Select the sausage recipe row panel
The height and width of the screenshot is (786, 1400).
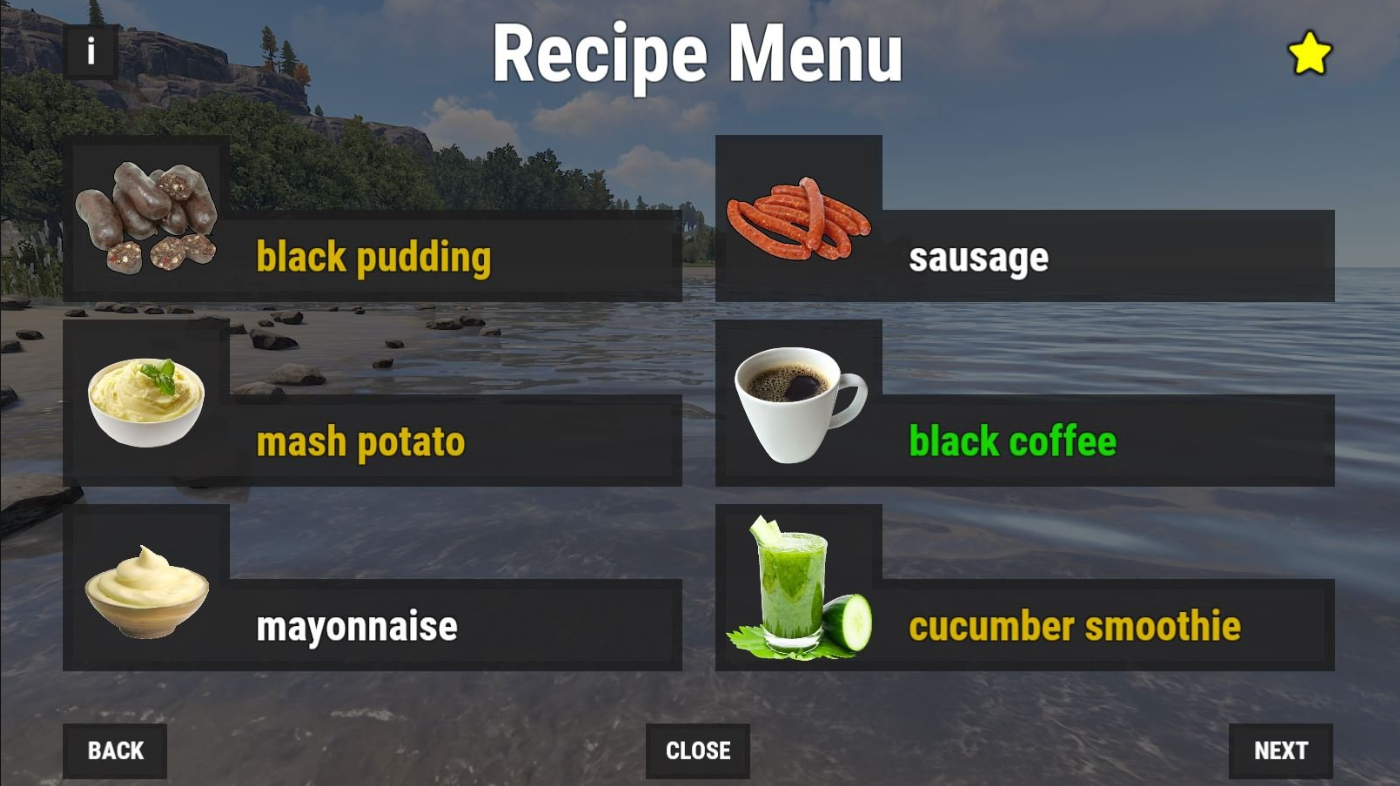pos(1100,257)
